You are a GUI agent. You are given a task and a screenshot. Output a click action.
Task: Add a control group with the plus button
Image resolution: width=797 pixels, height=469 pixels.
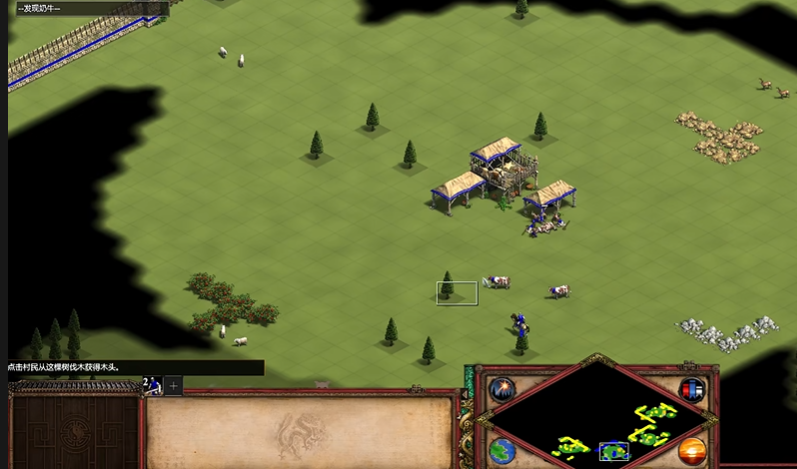click(x=173, y=385)
